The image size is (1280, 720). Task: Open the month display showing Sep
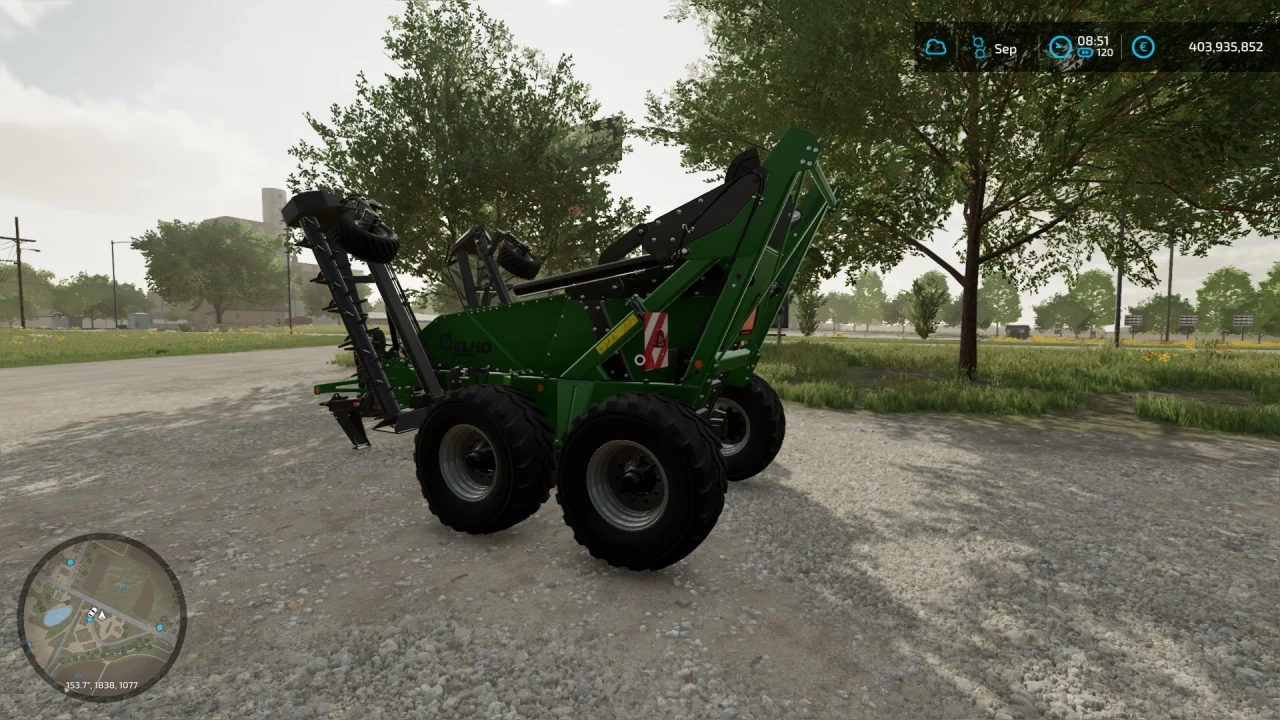(x=1005, y=49)
